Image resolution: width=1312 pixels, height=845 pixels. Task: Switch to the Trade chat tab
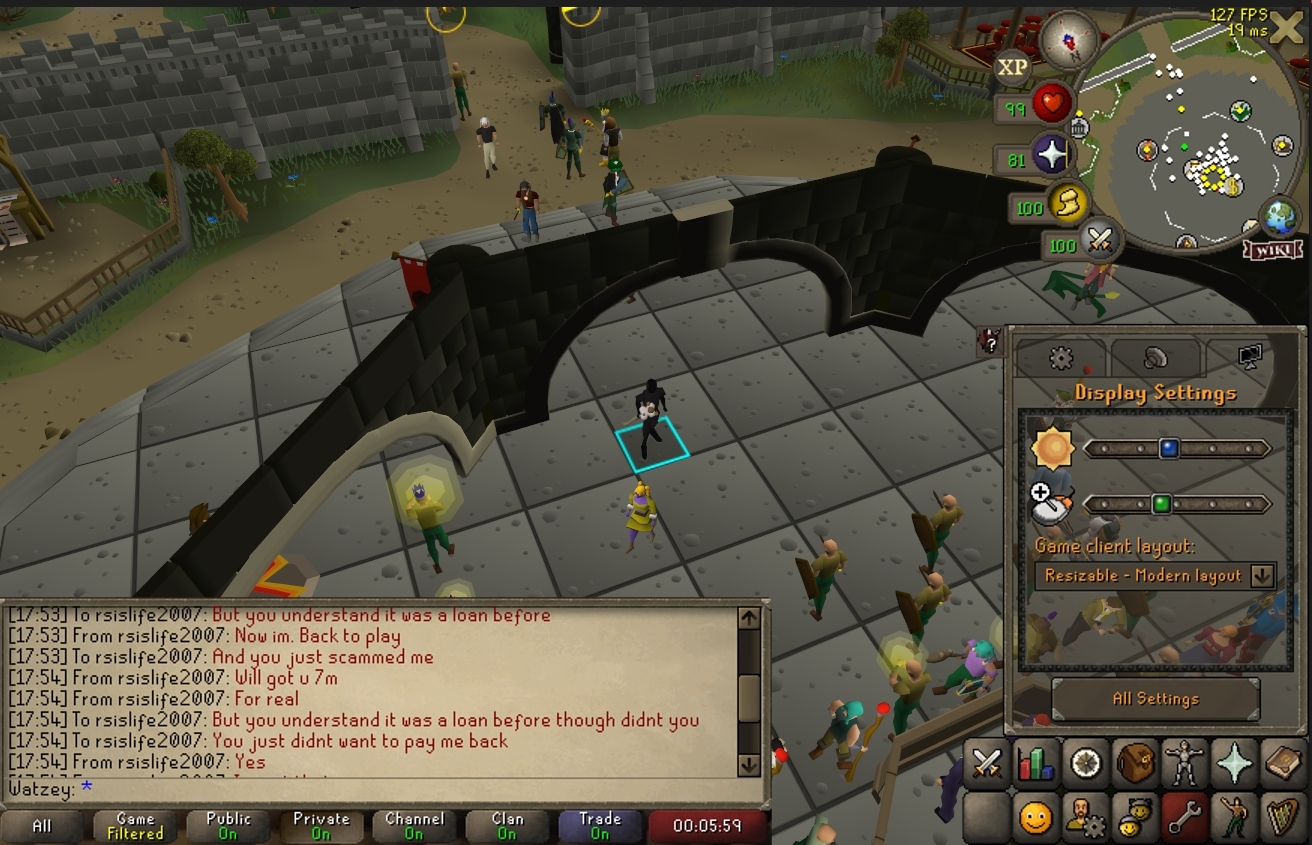pos(600,825)
